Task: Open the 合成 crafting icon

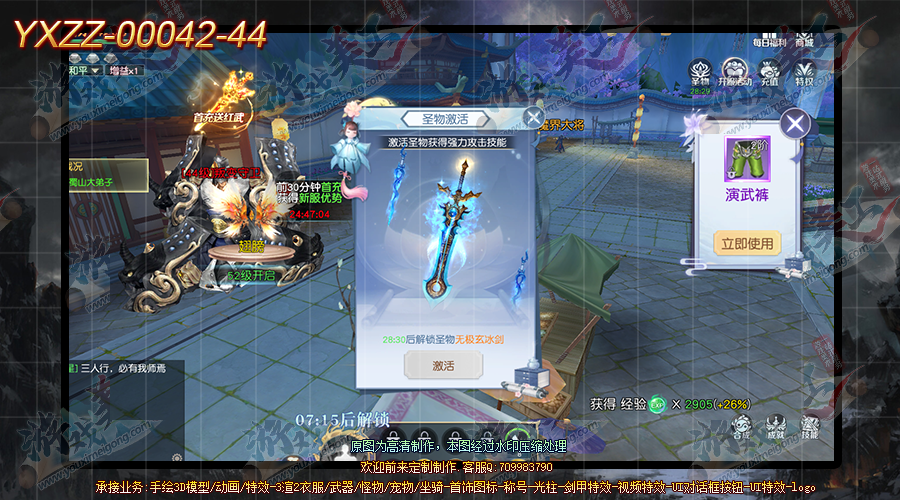Action: click(741, 424)
